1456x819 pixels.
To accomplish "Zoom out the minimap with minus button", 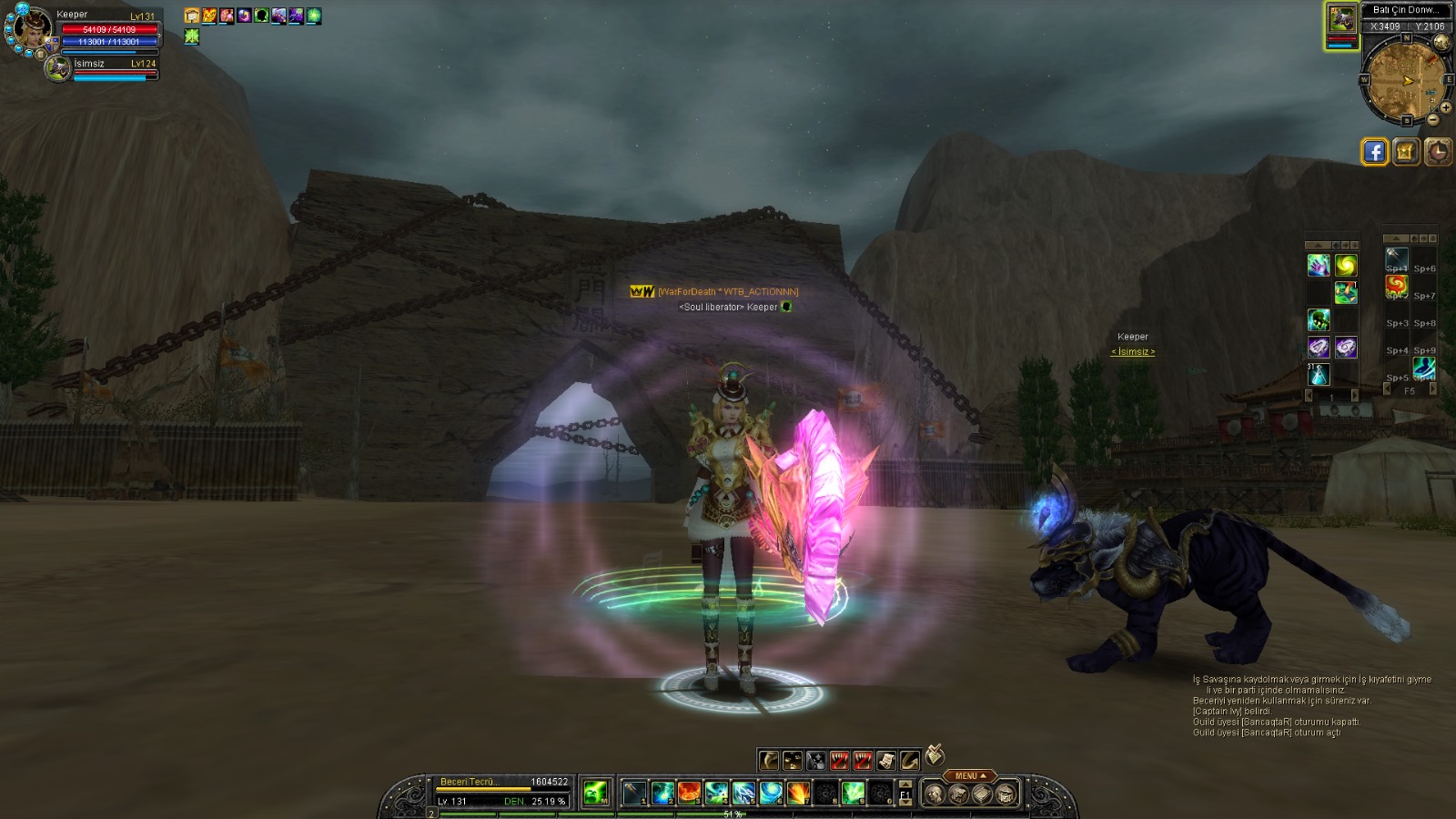I will pos(1433,119).
